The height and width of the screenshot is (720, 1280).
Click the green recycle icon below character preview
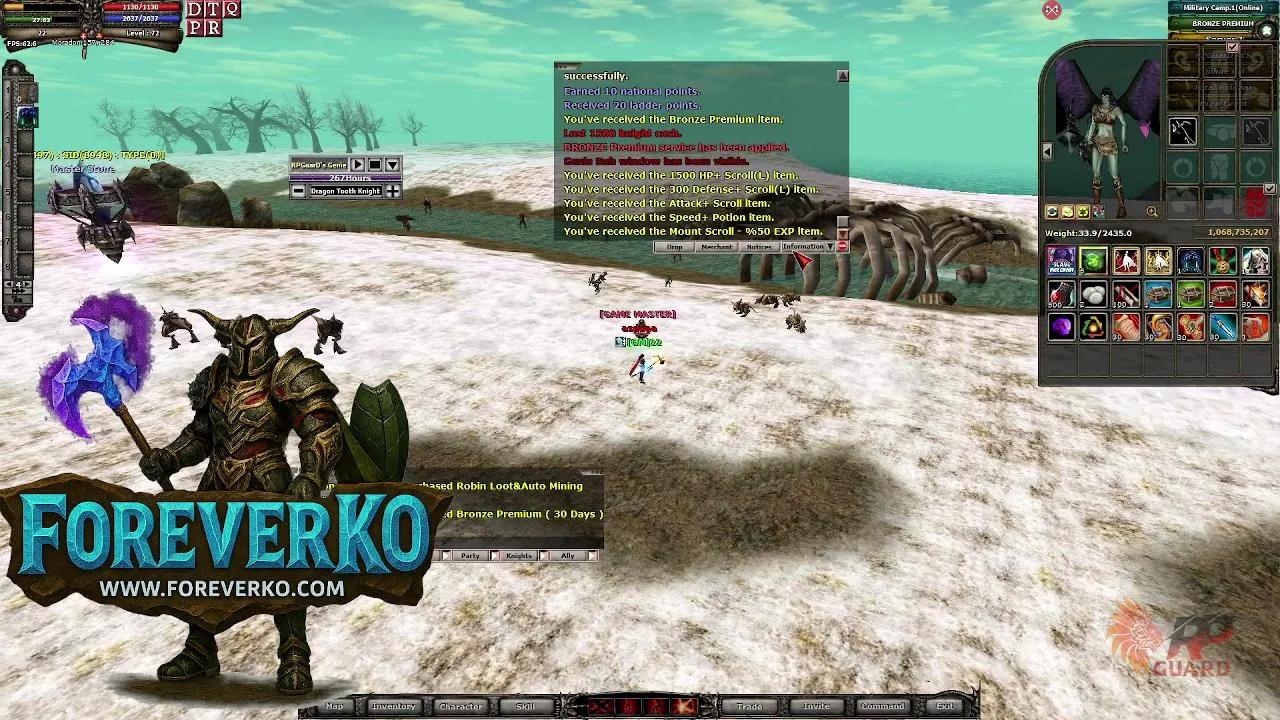[x=1083, y=211]
